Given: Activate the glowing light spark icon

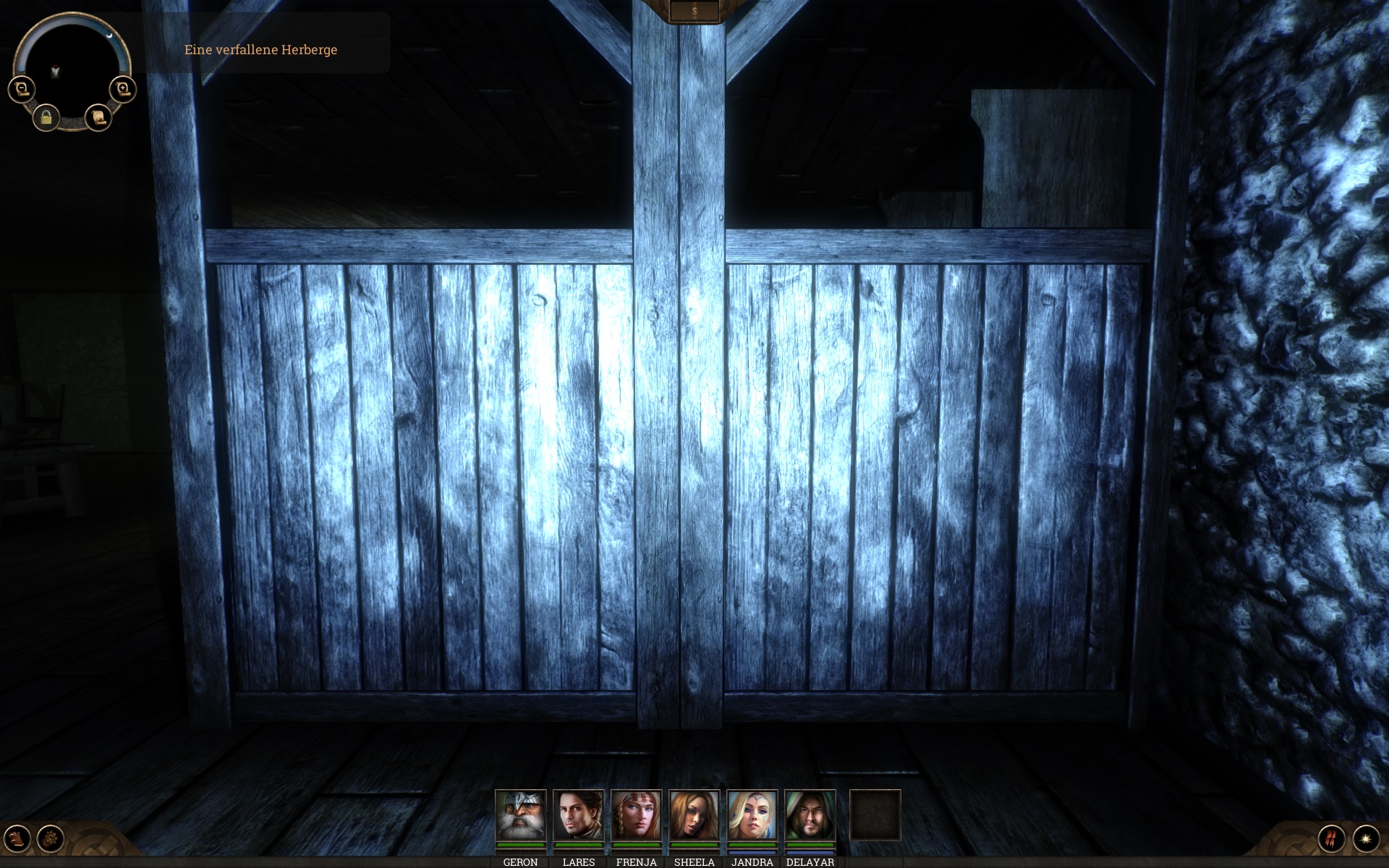Looking at the screenshot, I should pyautogui.click(x=1366, y=838).
